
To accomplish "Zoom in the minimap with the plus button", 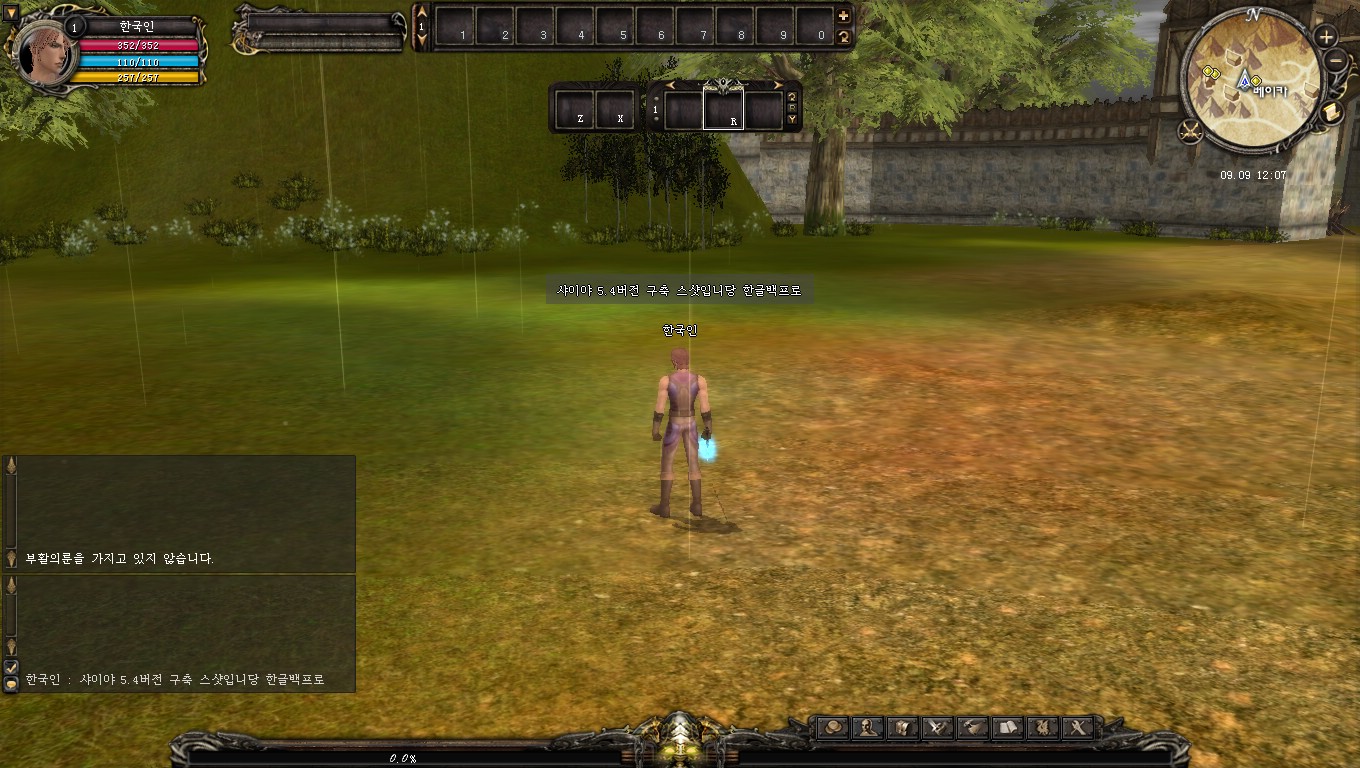I will tap(1327, 37).
